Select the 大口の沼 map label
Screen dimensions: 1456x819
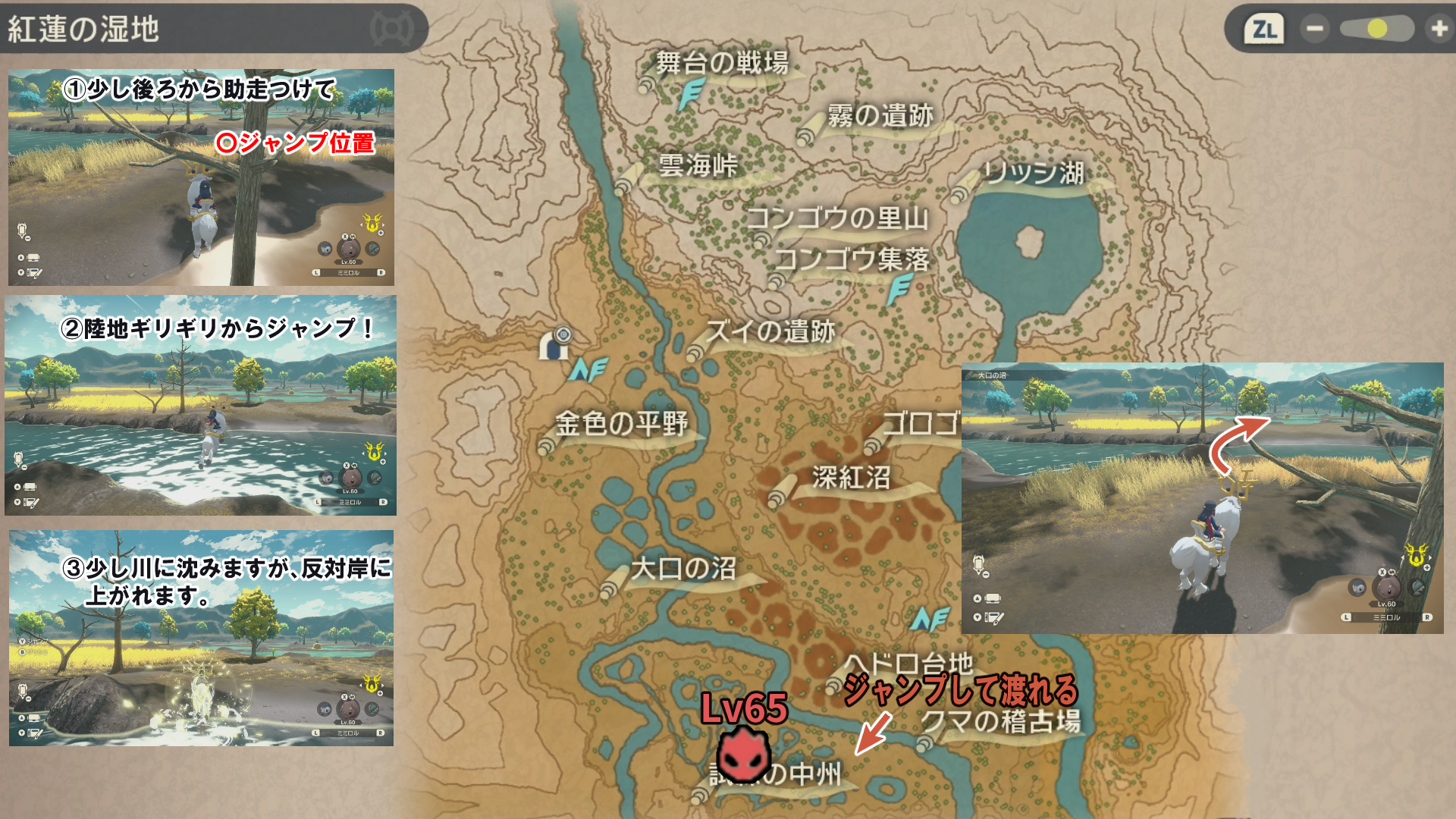click(x=682, y=569)
